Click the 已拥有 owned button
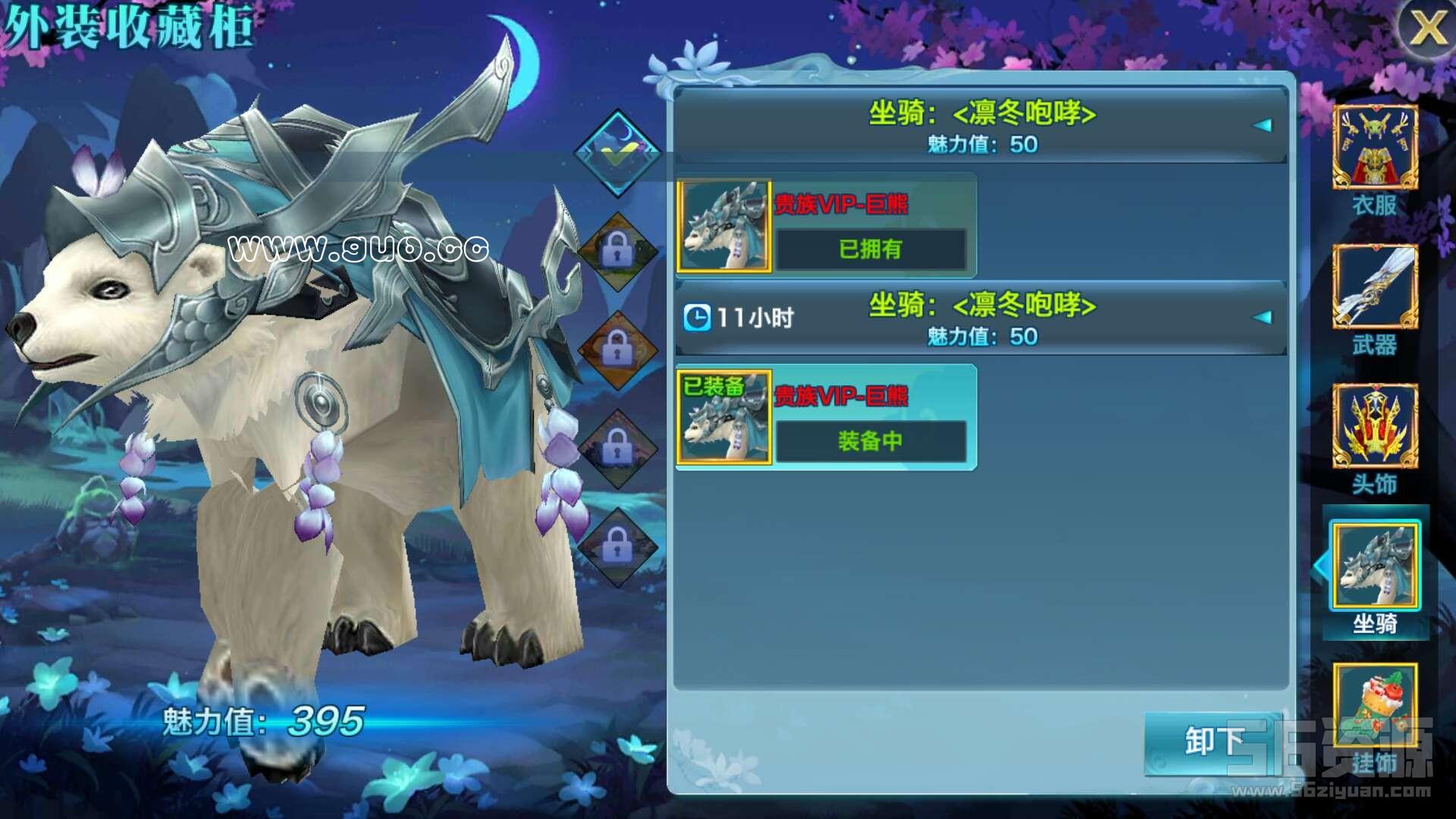The height and width of the screenshot is (819, 1456). click(870, 249)
